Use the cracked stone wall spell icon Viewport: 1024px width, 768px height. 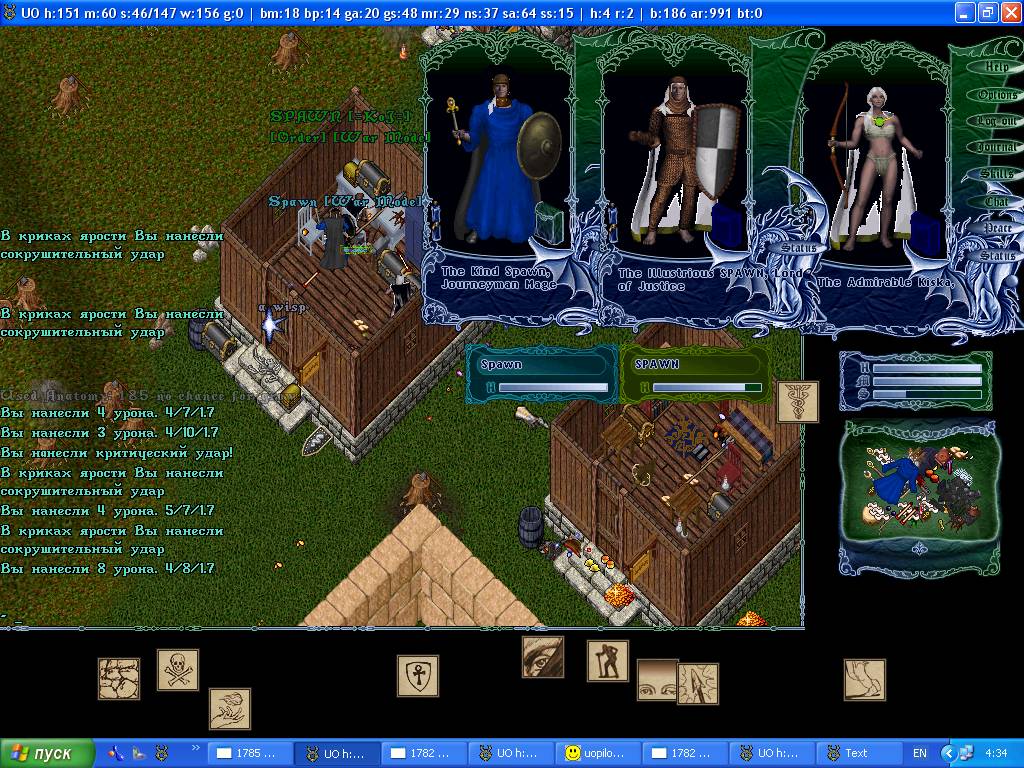[119, 678]
